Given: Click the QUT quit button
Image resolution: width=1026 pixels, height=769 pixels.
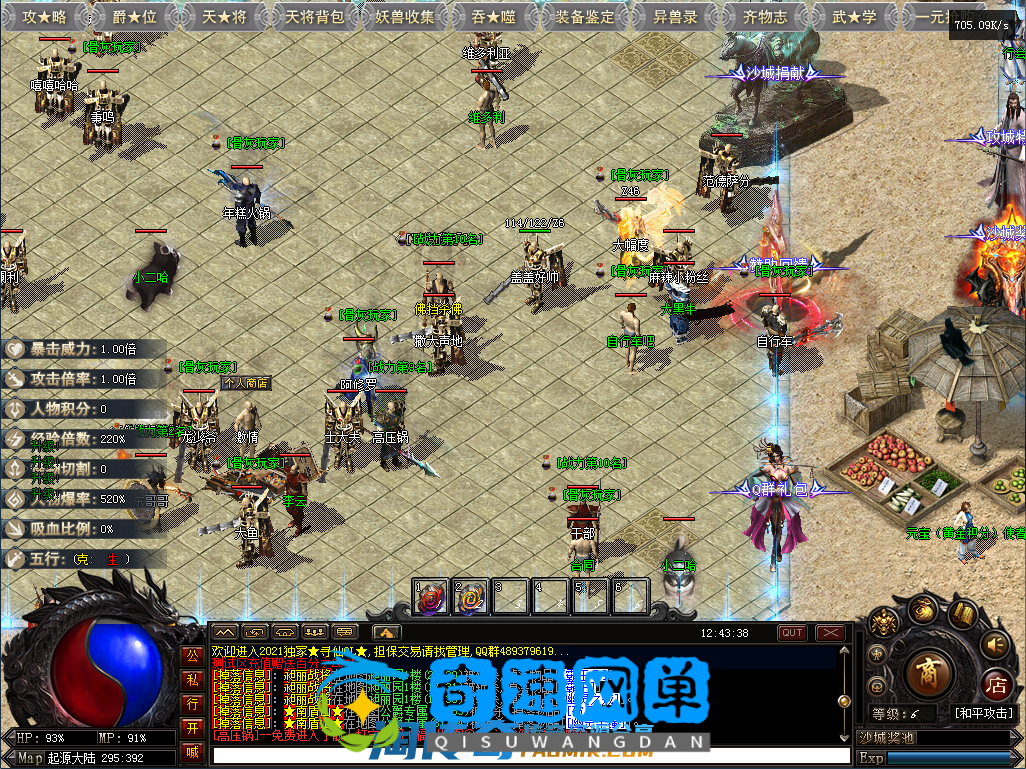Looking at the screenshot, I should pos(793,632).
